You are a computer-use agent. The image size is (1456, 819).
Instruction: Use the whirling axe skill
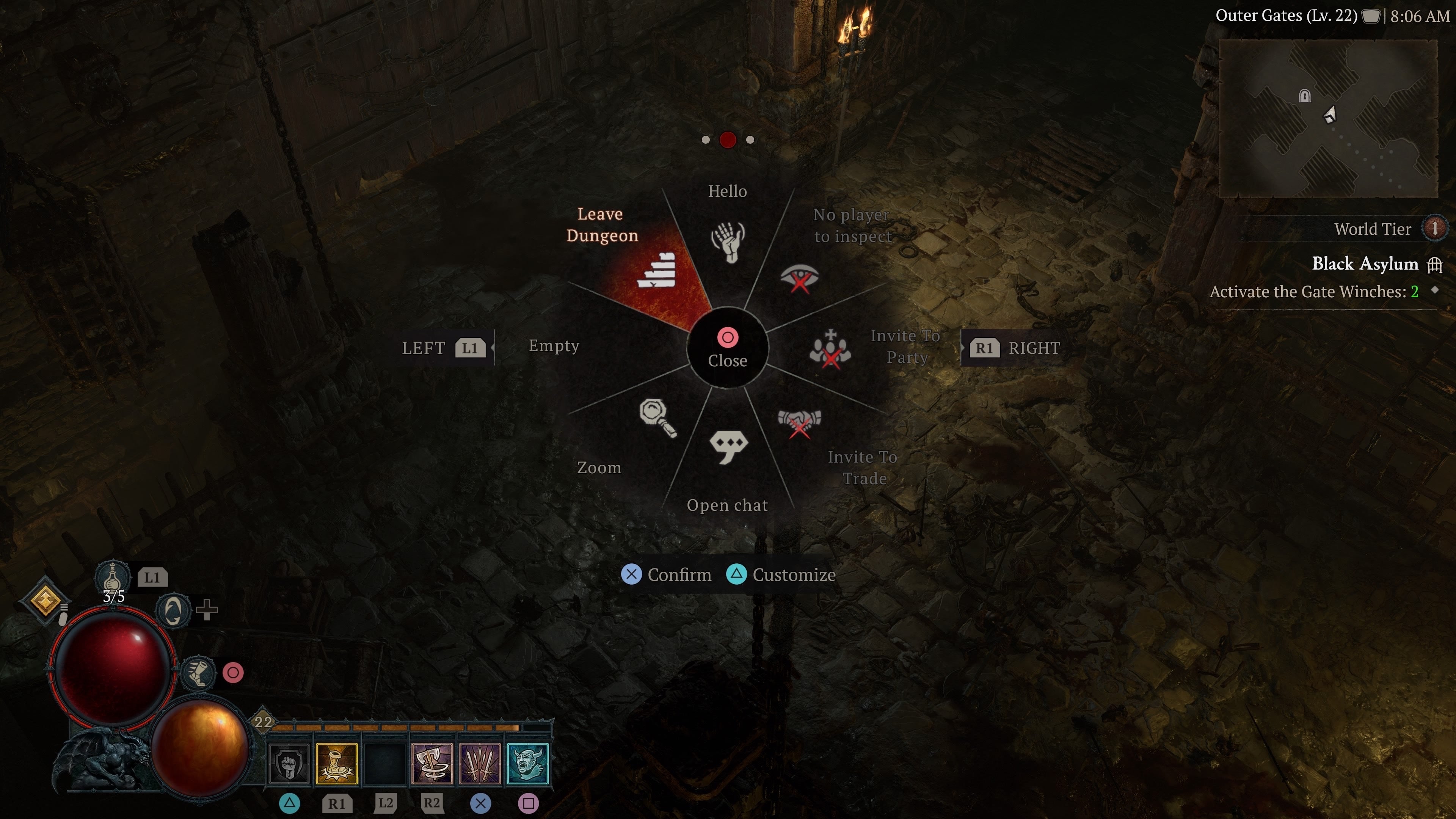click(432, 764)
